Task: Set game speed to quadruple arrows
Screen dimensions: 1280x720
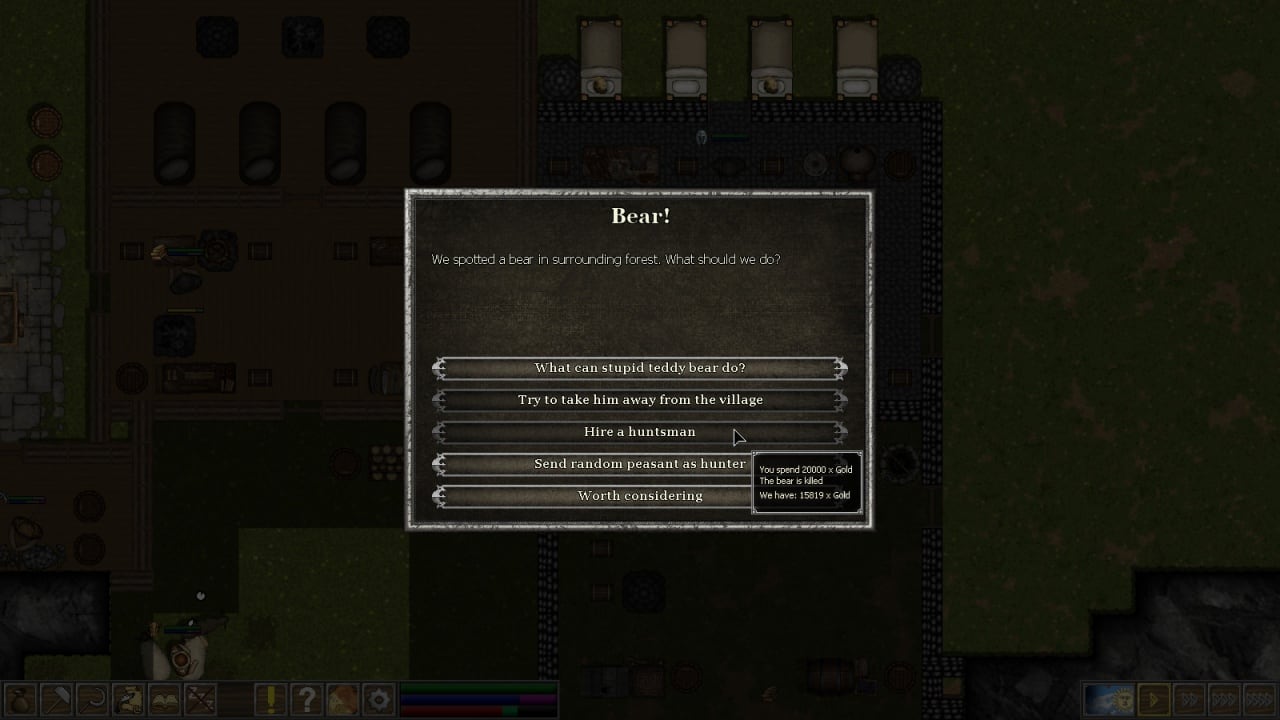Action: pyautogui.click(x=1259, y=699)
